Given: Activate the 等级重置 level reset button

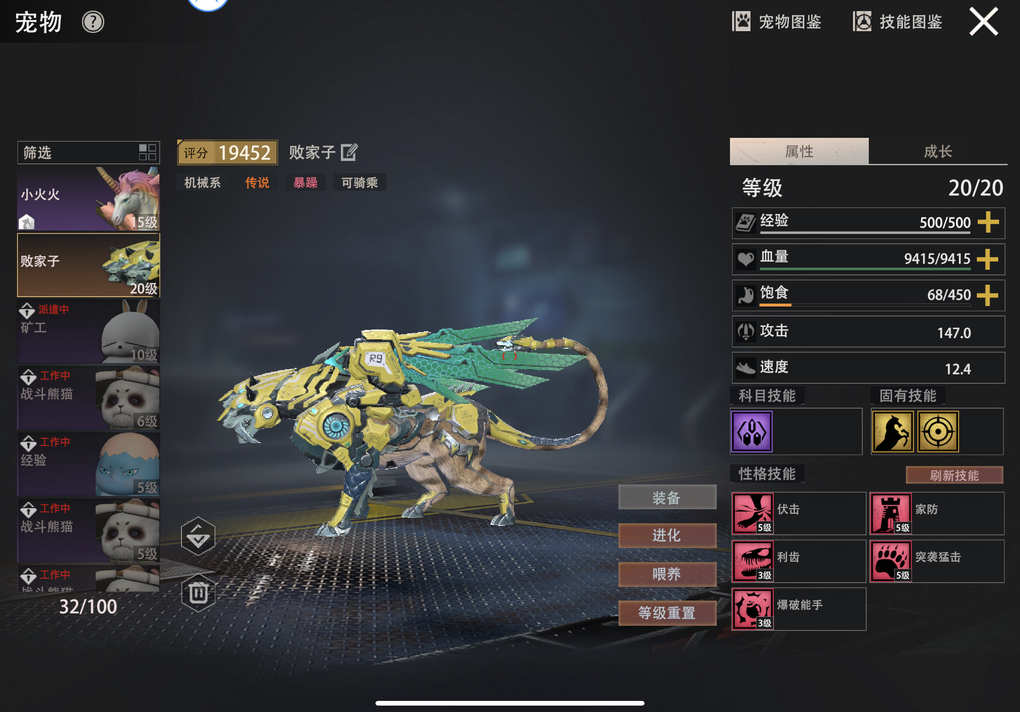Looking at the screenshot, I should (667, 613).
